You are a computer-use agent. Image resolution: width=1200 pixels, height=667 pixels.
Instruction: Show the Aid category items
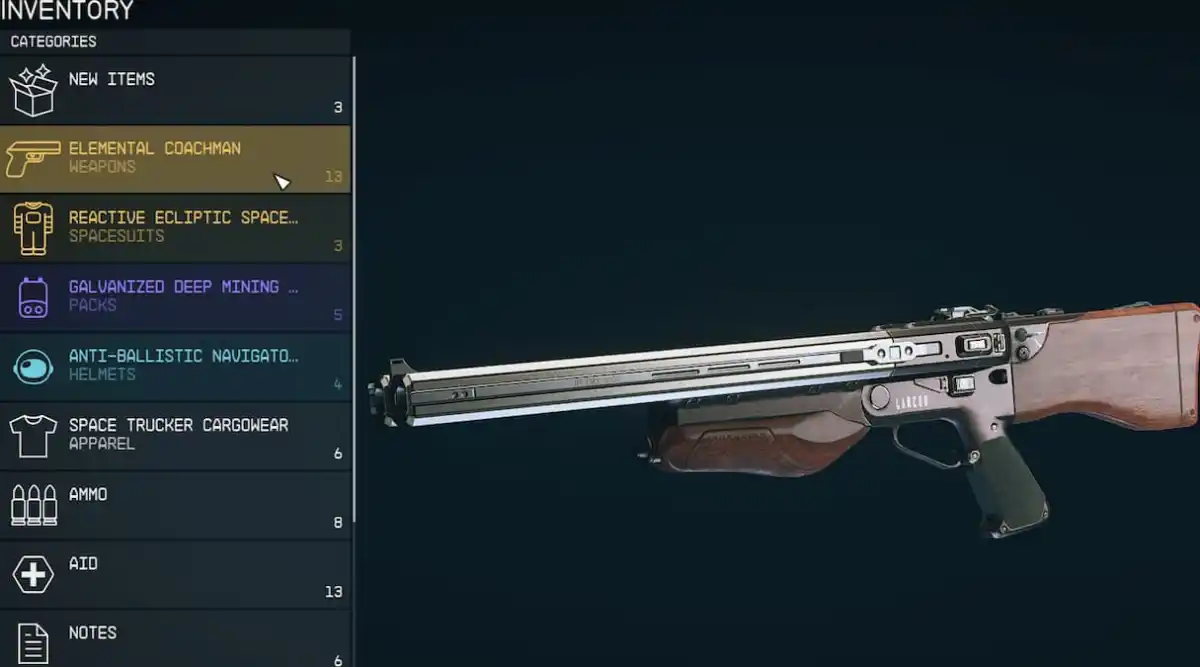[175, 574]
